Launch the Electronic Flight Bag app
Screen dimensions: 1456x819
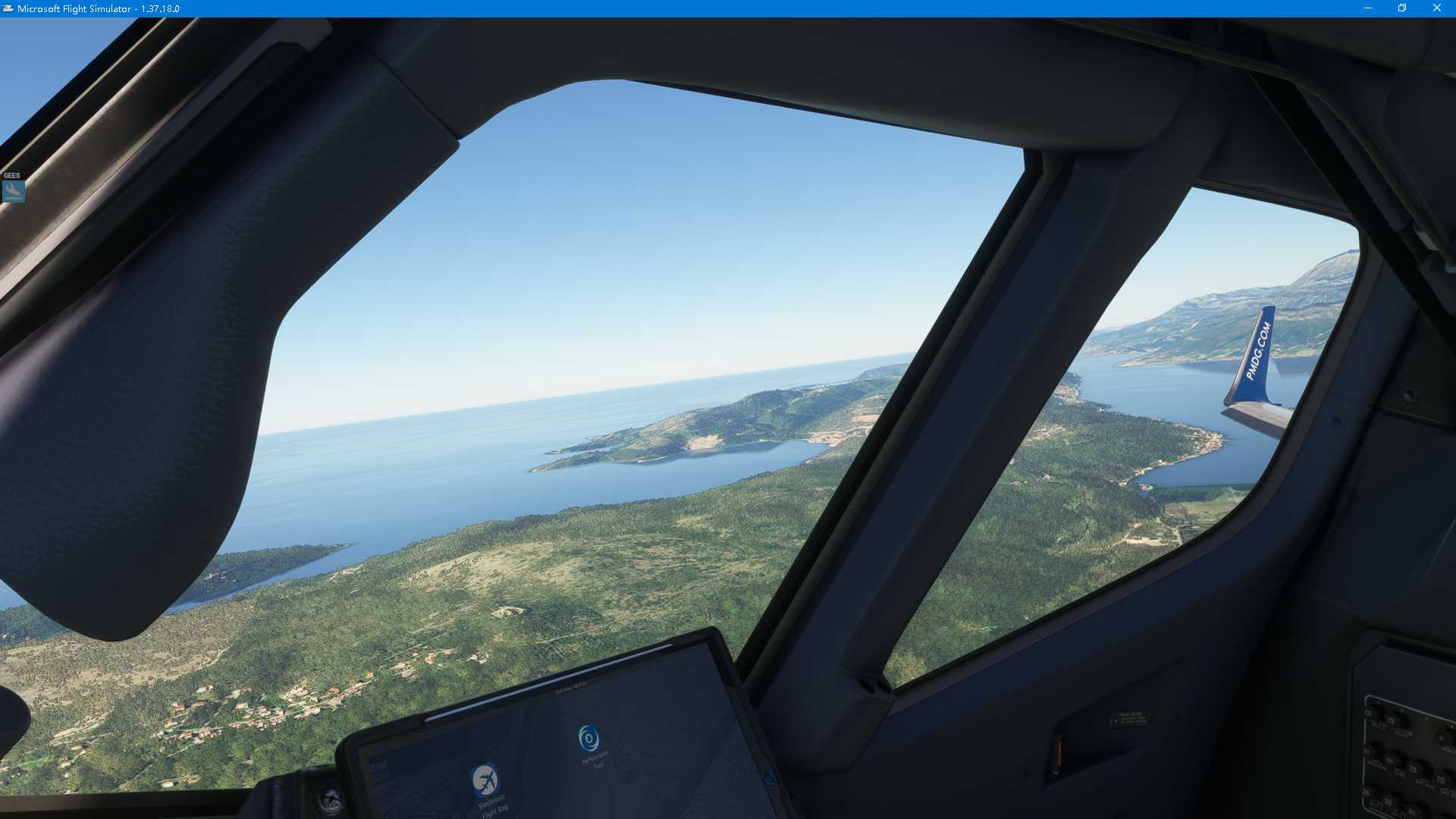(x=485, y=780)
